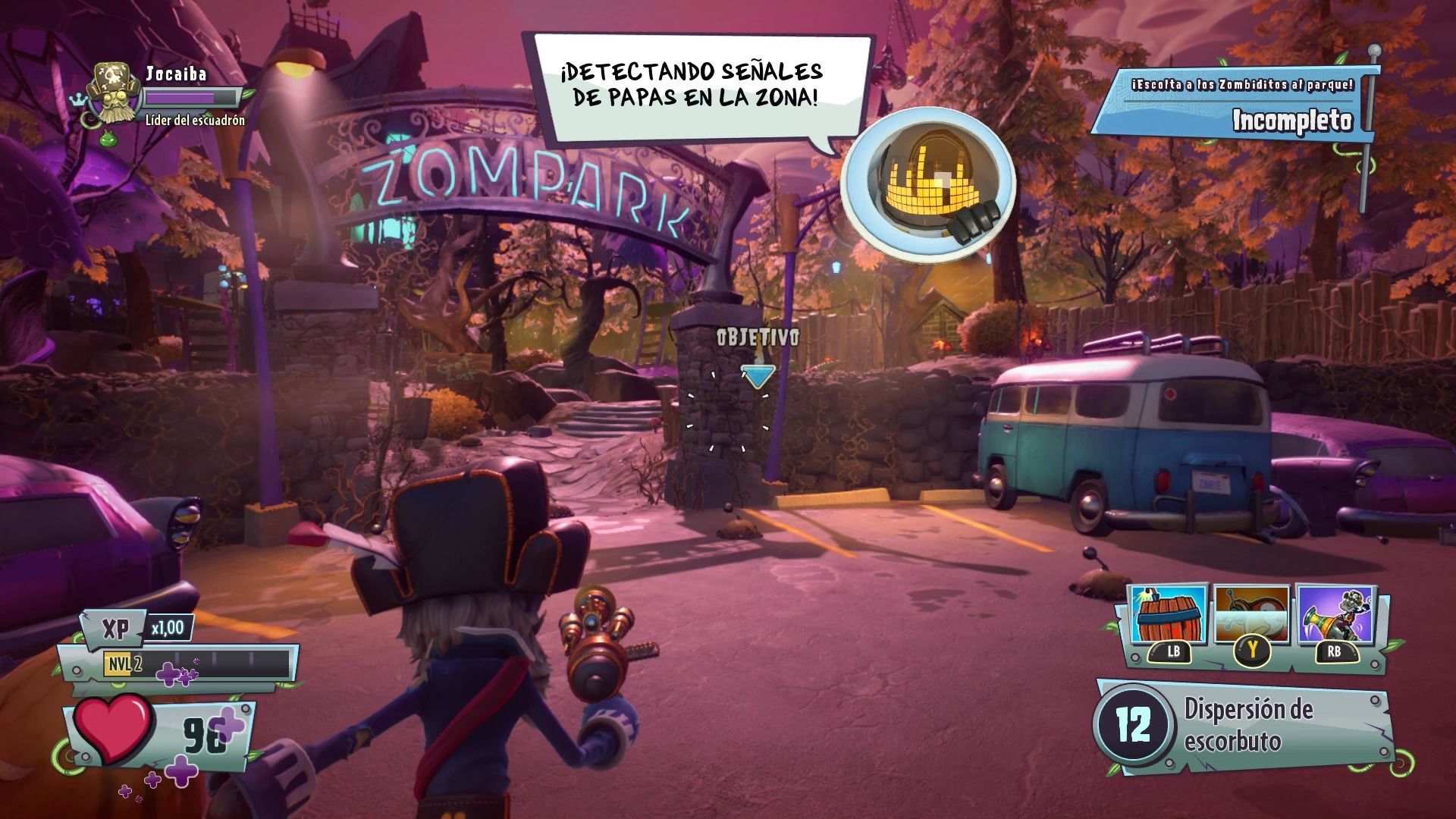1456x819 pixels.
Task: Select the Parrot Pal ability icon
Action: point(1251,614)
